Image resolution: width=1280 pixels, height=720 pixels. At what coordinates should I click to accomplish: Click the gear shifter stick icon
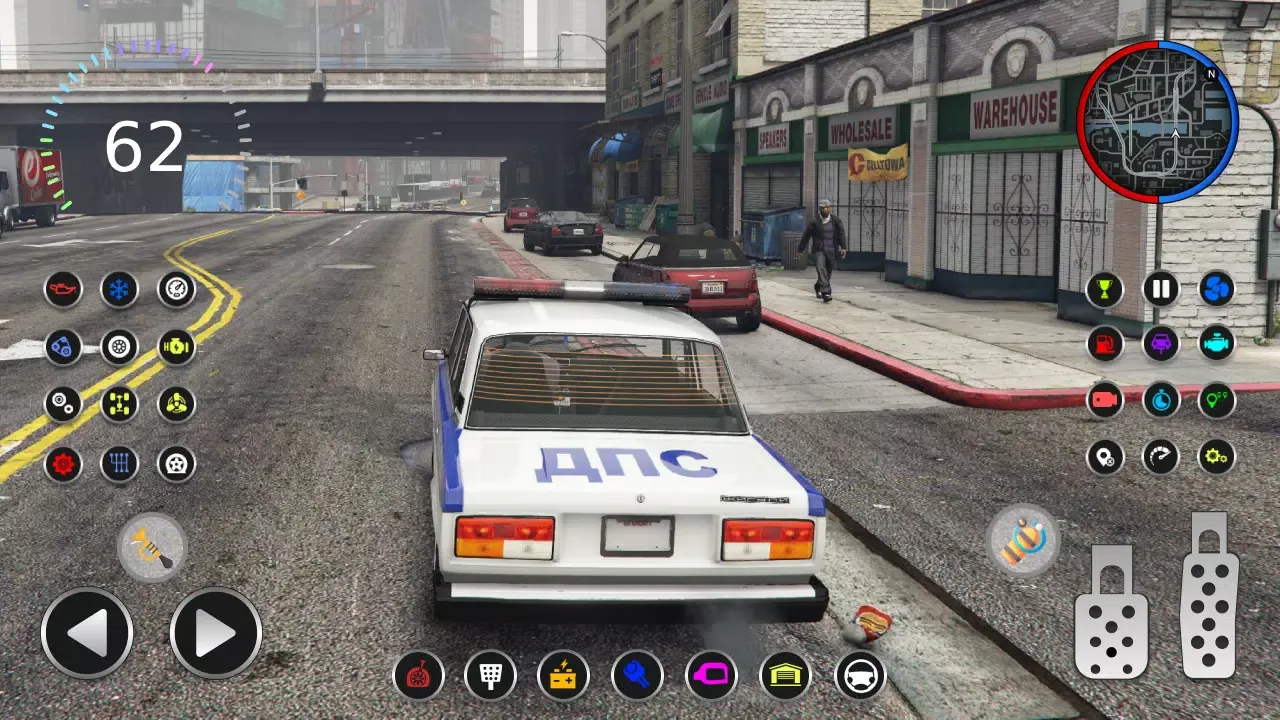click(118, 464)
